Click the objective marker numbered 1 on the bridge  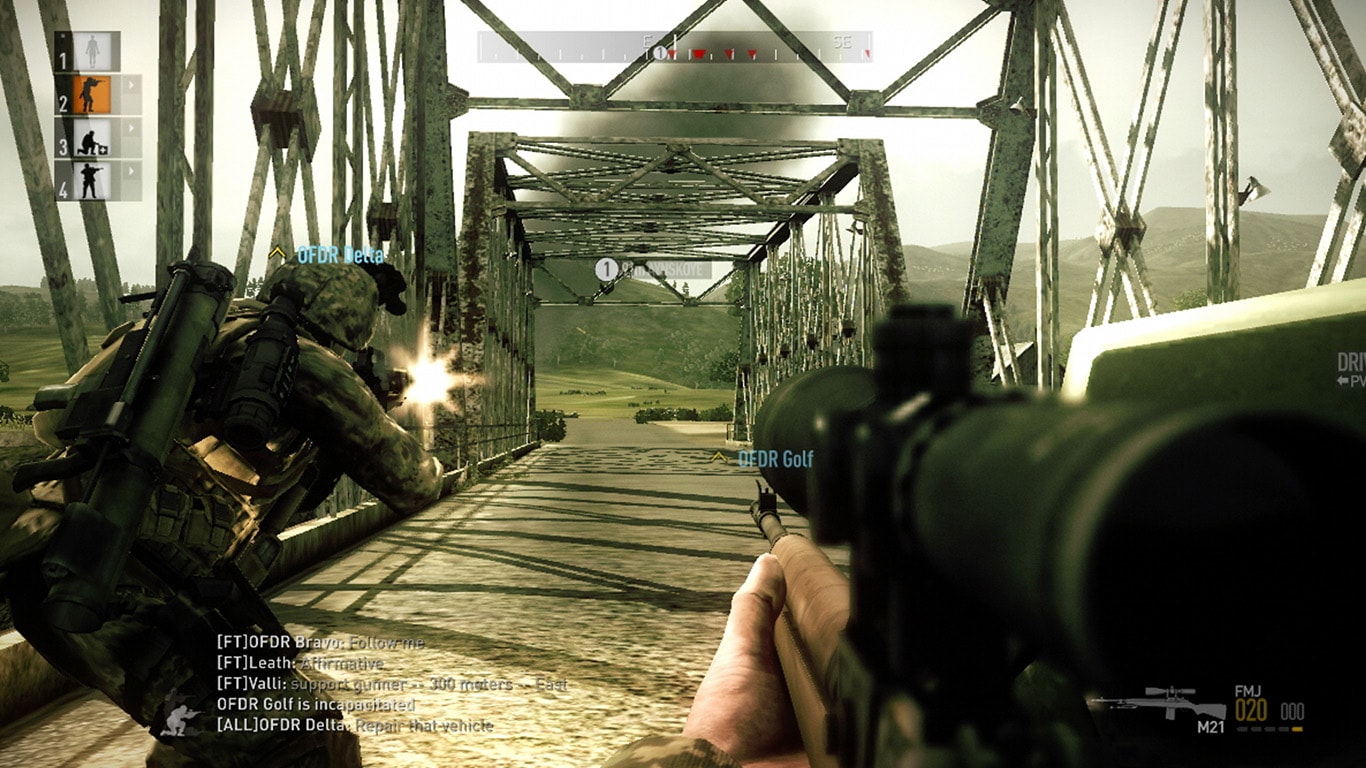click(605, 267)
